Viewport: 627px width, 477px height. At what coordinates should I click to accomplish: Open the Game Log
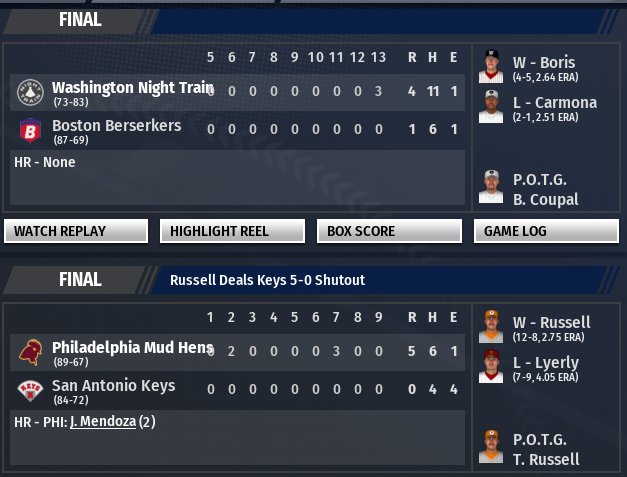tap(545, 231)
